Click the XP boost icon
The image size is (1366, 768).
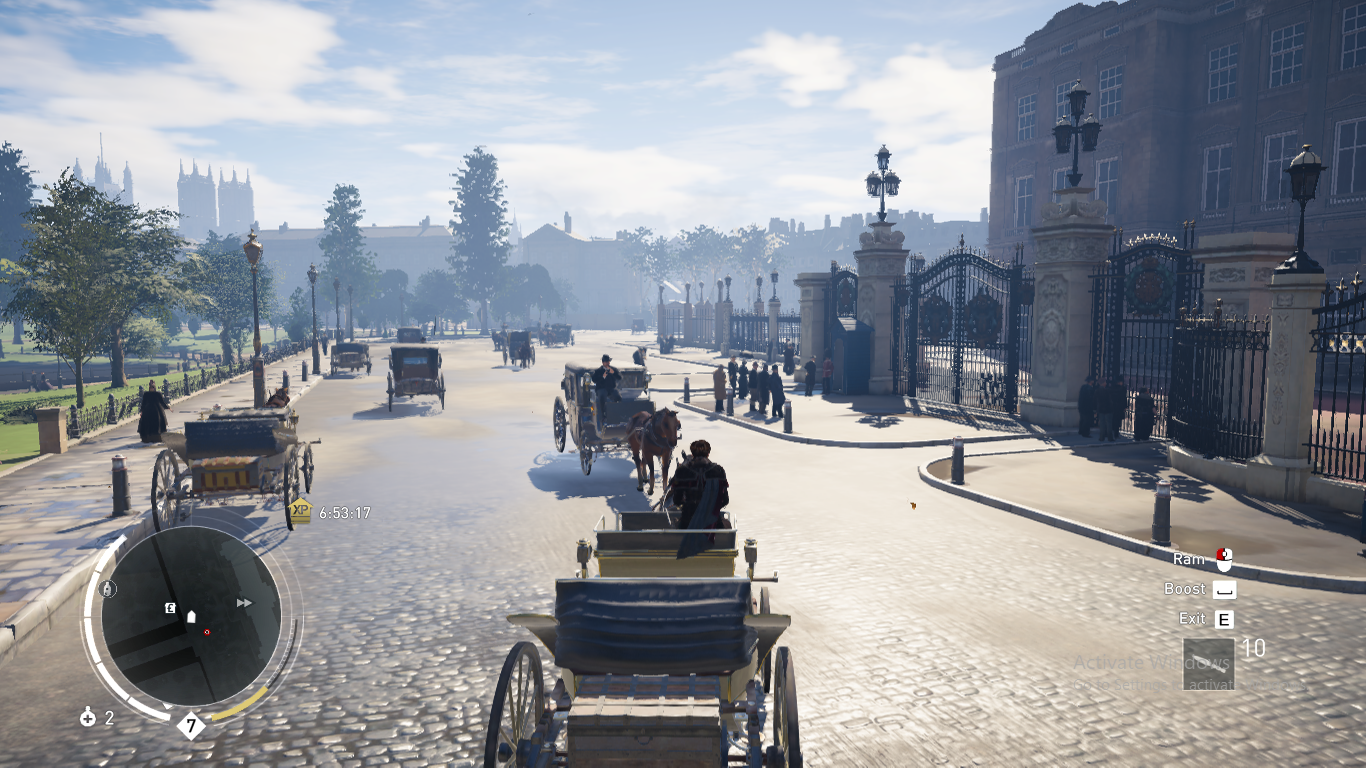[x=300, y=512]
